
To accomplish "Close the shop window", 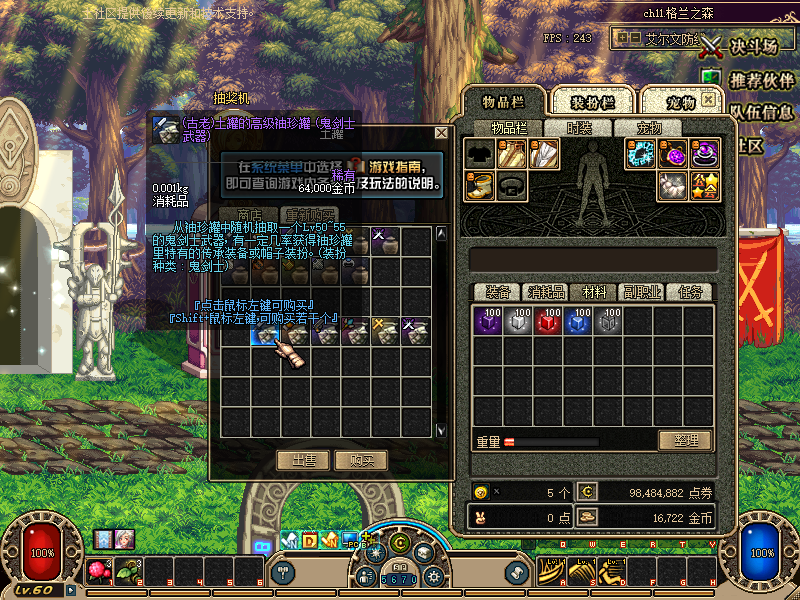I will [441, 132].
